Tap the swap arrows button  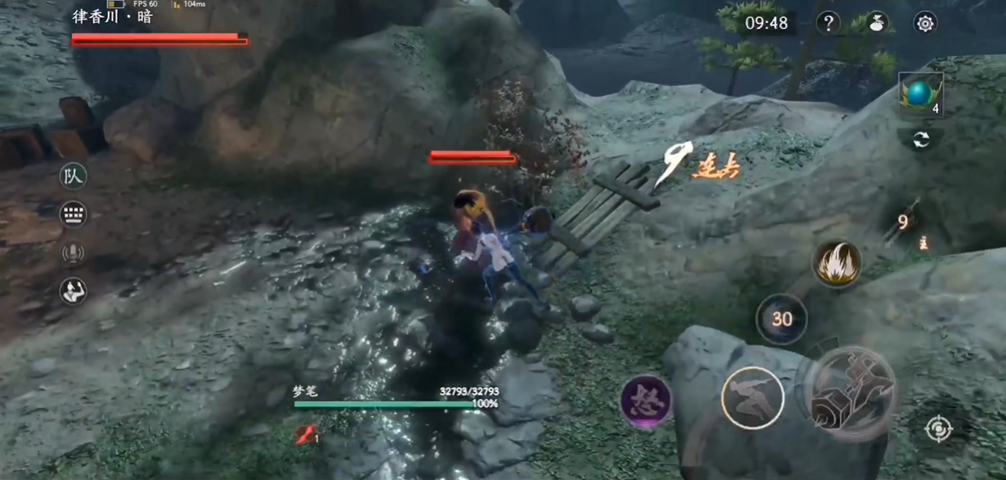[920, 140]
